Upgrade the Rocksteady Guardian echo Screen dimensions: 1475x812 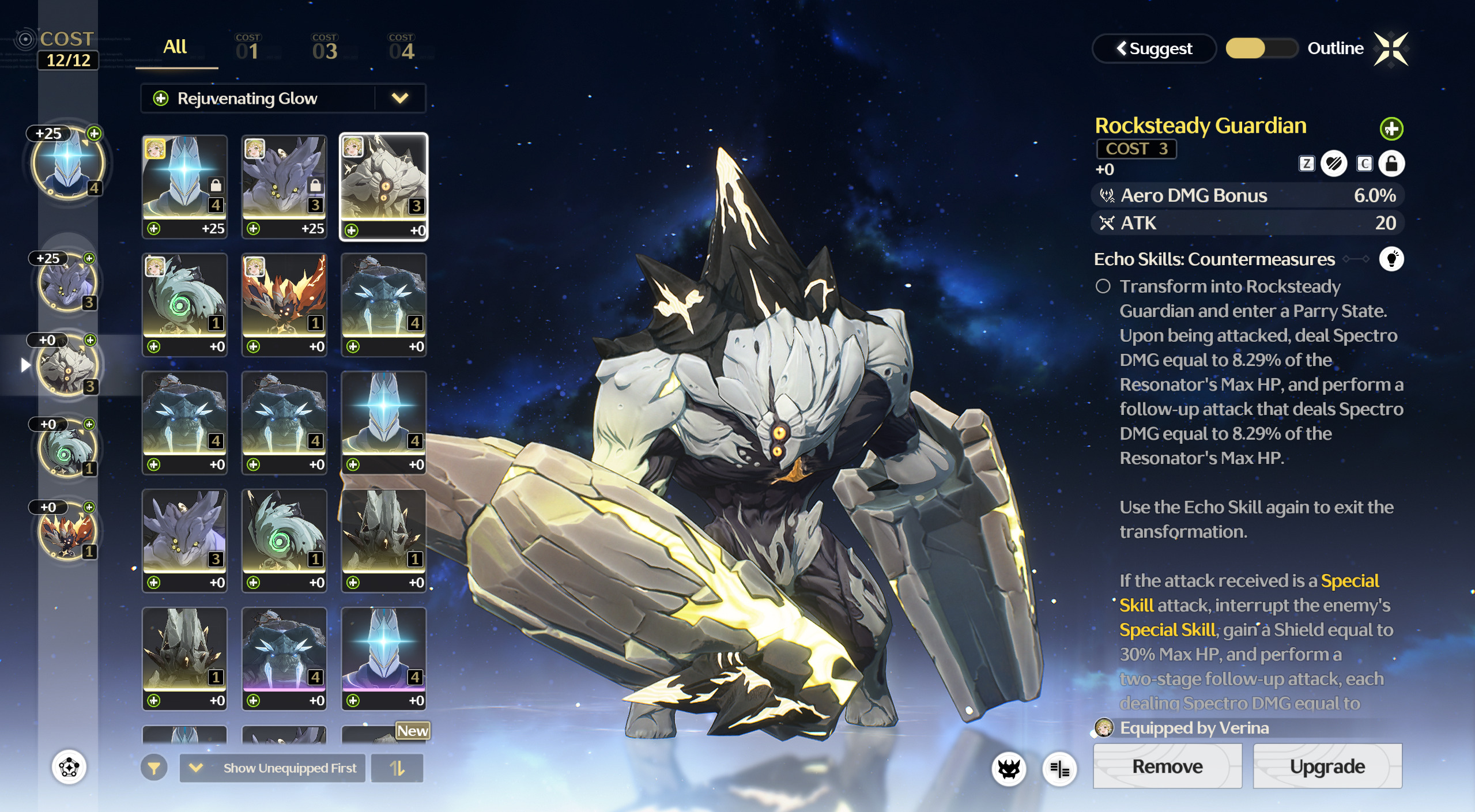pyautogui.click(x=1327, y=766)
